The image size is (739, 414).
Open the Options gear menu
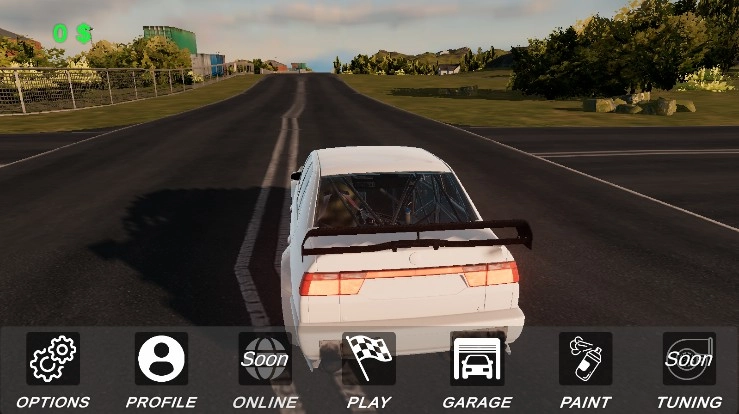pyautogui.click(x=53, y=359)
